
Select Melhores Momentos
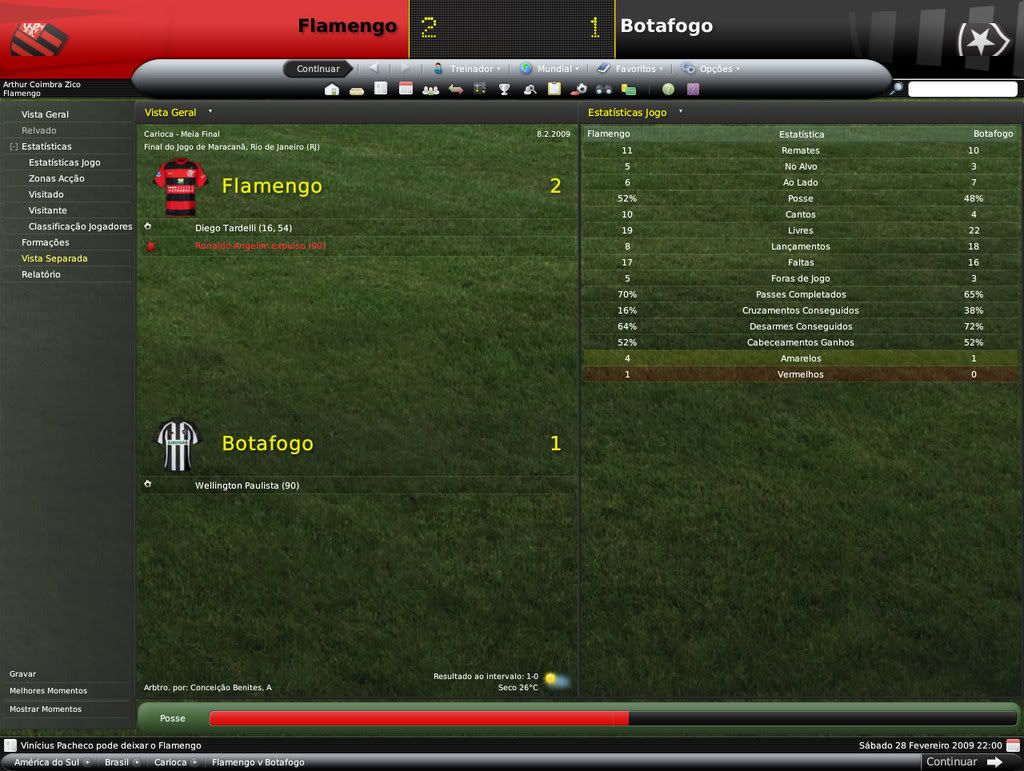pyautogui.click(x=48, y=691)
